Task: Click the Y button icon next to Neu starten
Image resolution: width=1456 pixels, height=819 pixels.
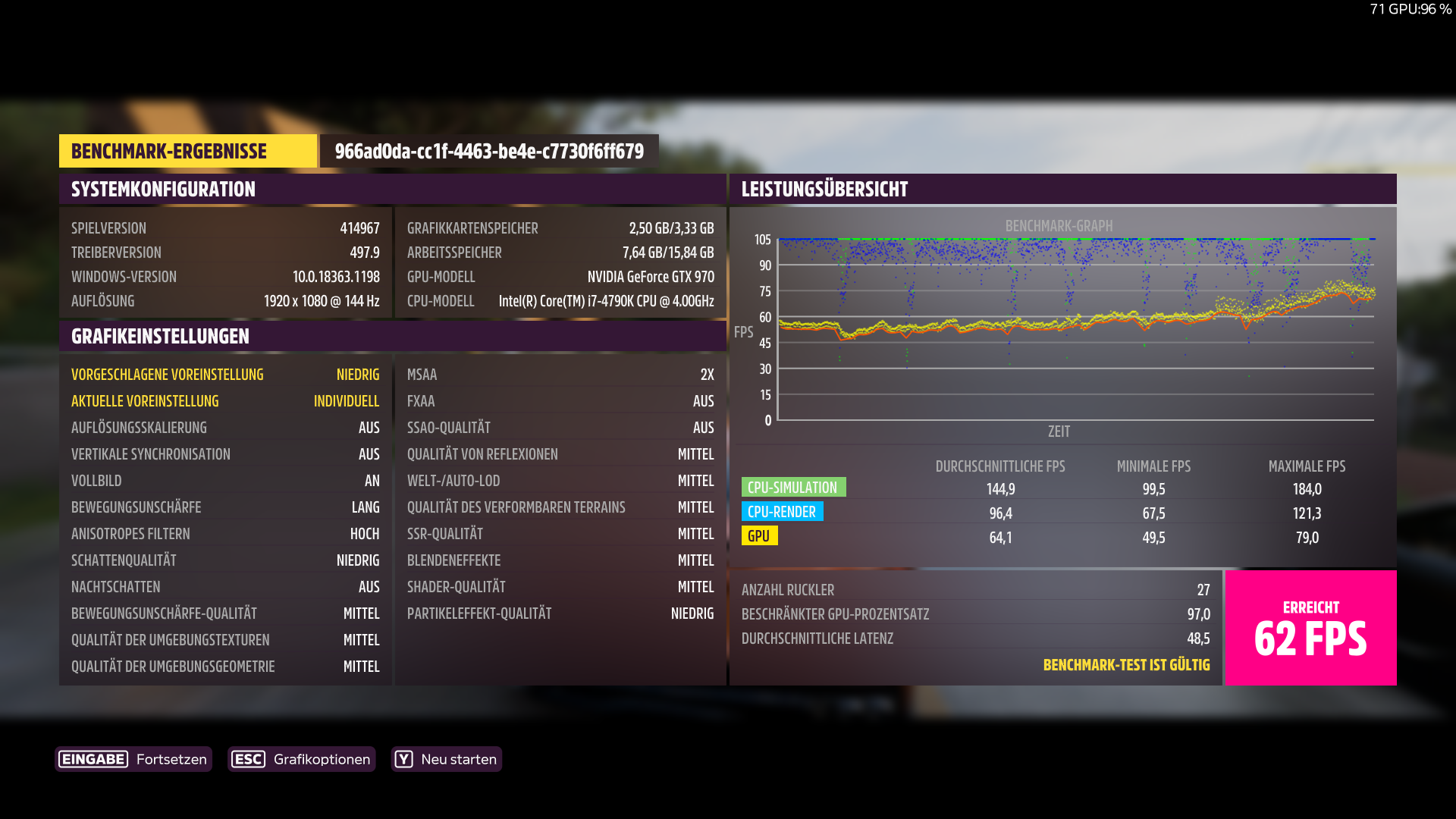Action: coord(404,759)
